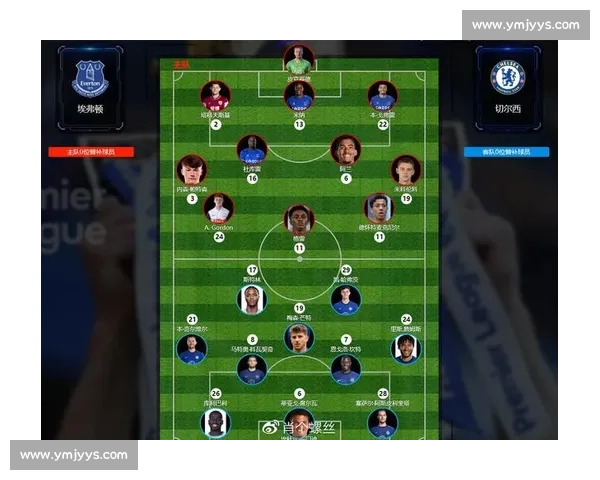Open the blue away team substitutes button
600x480 pixels.
pyautogui.click(x=507, y=152)
